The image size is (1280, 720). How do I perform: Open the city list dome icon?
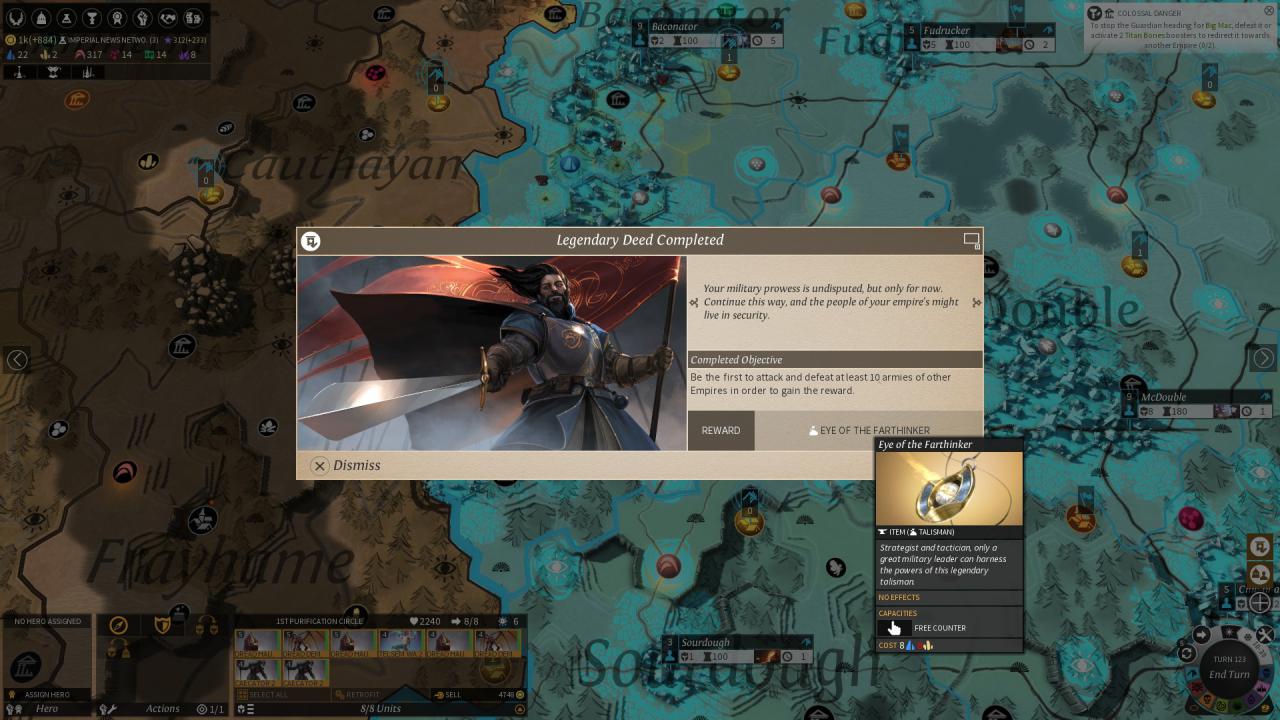tap(42, 18)
